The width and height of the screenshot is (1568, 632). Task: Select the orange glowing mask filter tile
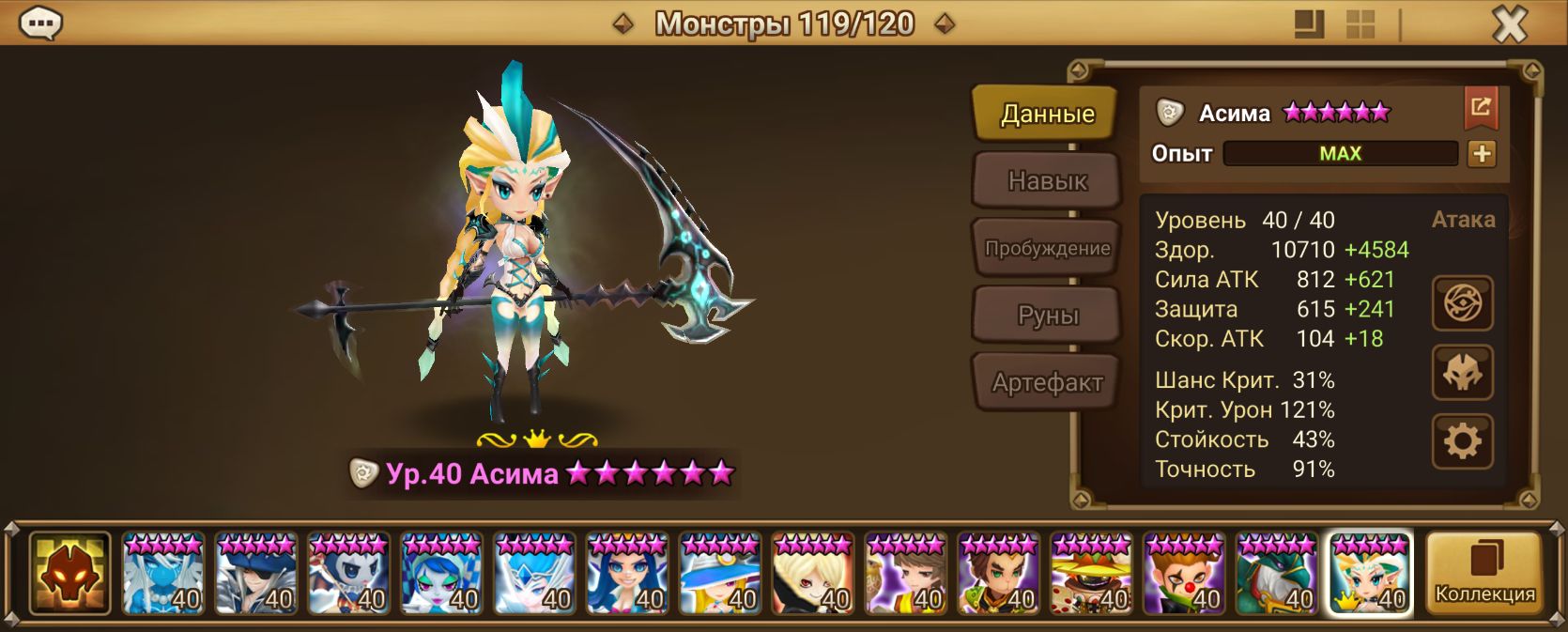70,574
